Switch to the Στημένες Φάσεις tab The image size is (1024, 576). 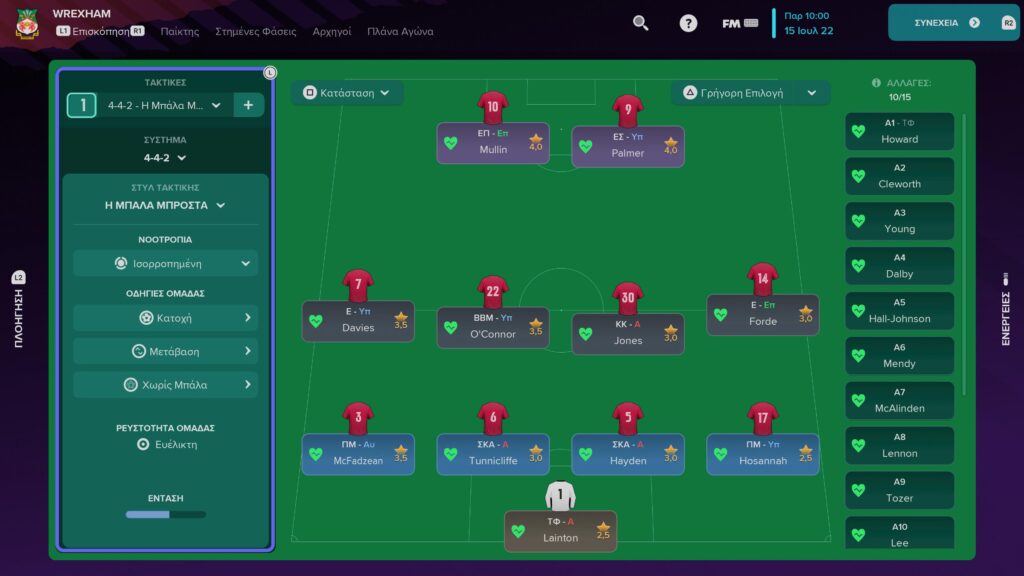tap(256, 31)
